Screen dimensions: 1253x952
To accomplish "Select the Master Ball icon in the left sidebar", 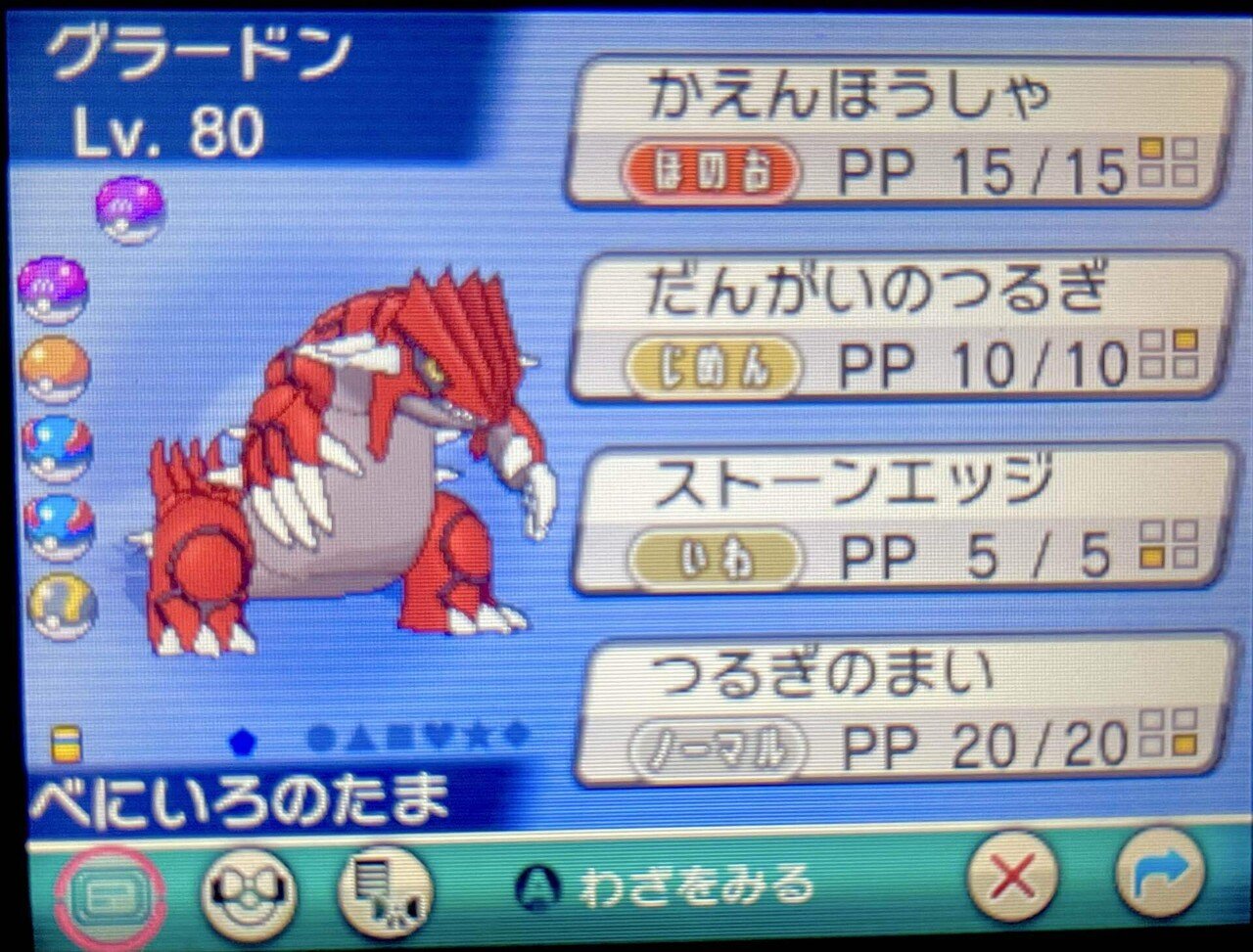I will click(56, 289).
